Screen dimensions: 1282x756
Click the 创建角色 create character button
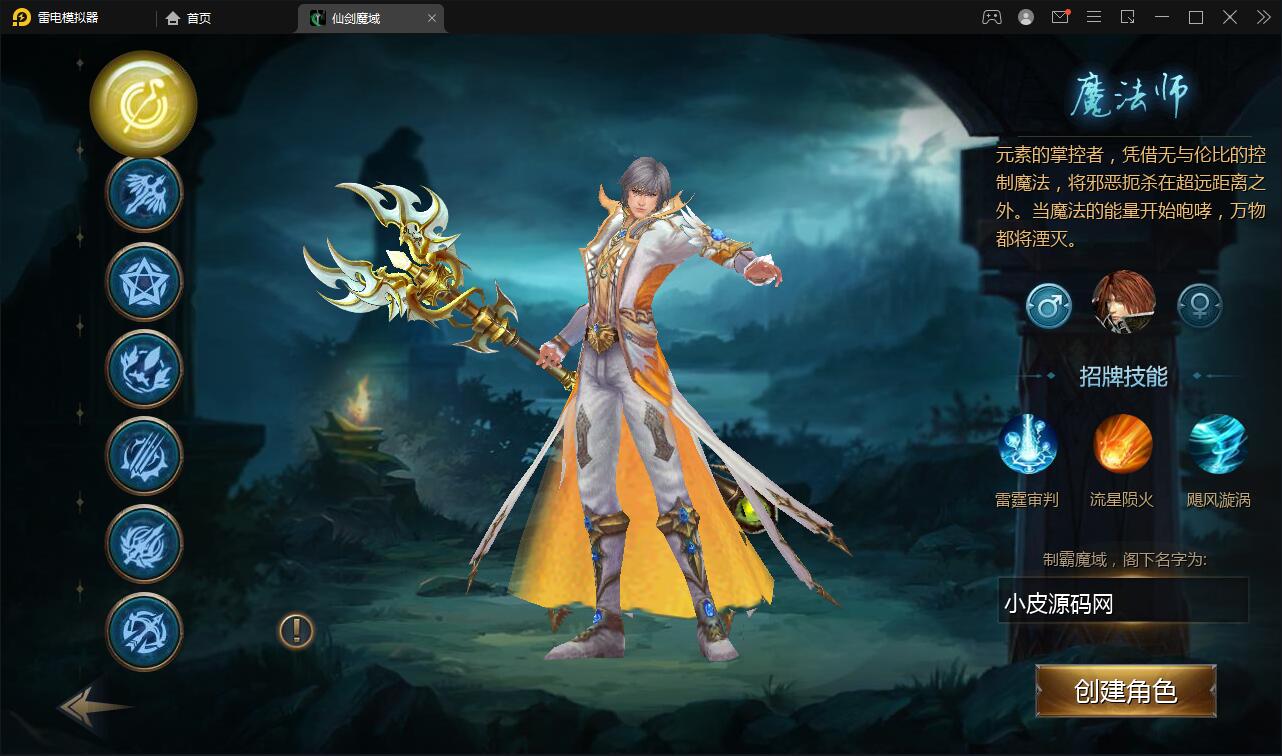[x=1125, y=691]
